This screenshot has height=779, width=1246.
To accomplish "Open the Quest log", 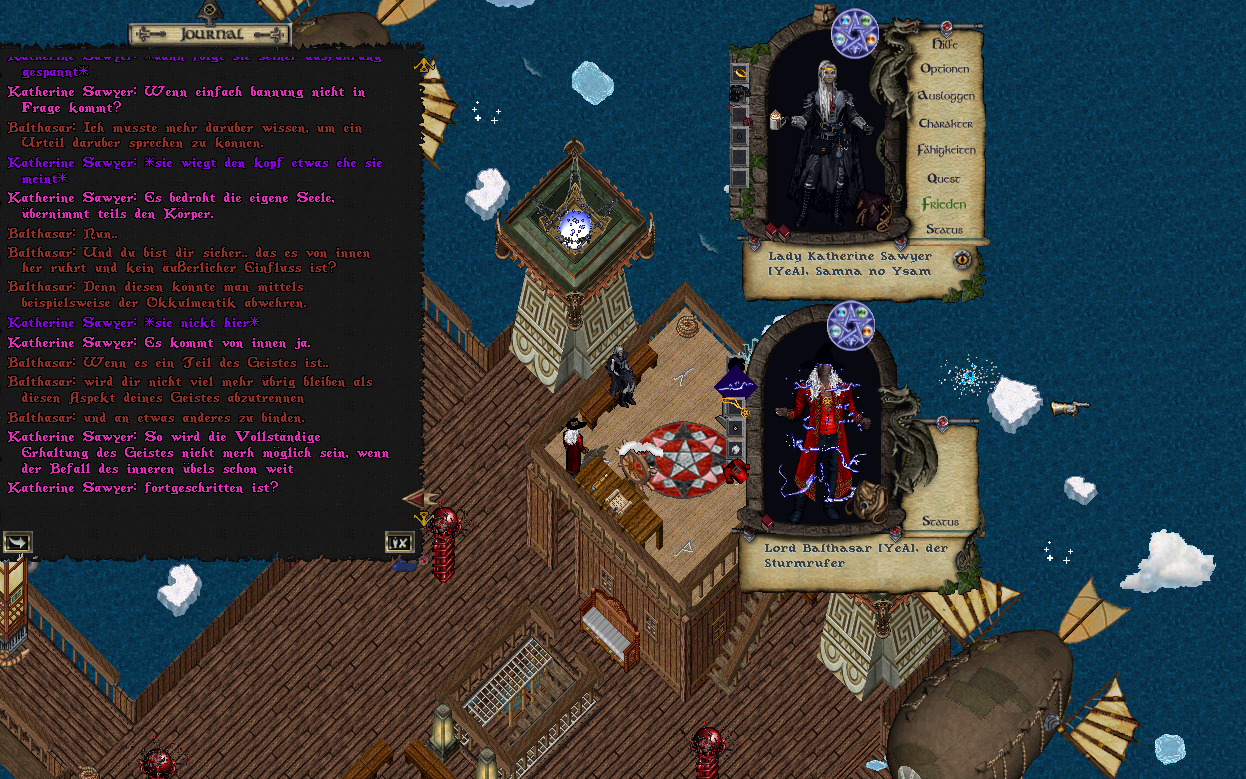I will (943, 178).
